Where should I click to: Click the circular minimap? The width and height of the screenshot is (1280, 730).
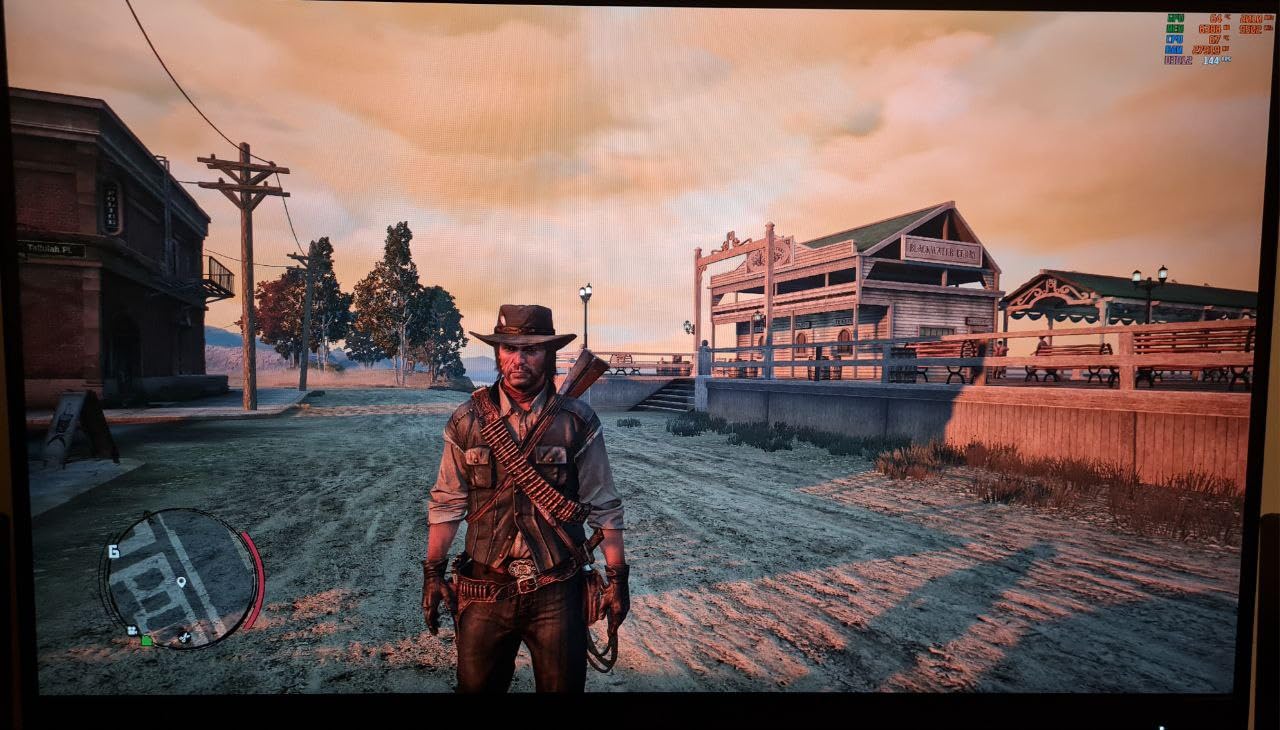point(179,578)
